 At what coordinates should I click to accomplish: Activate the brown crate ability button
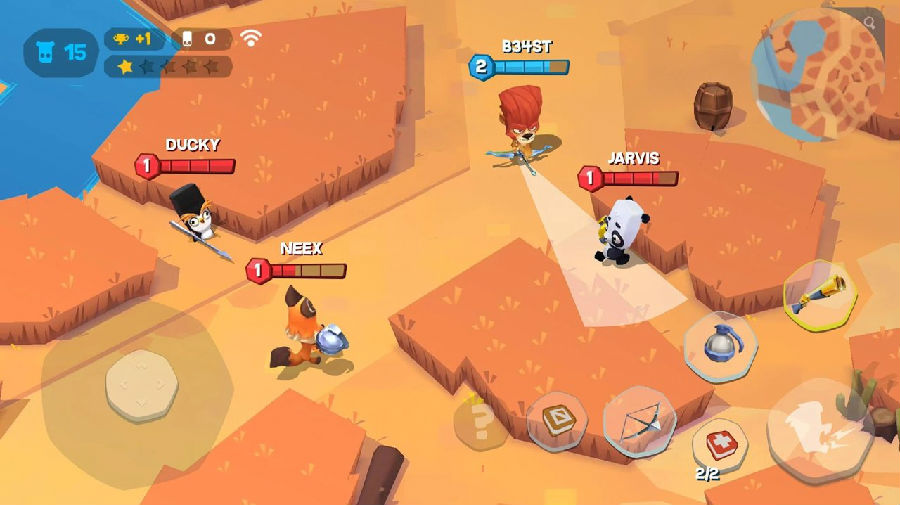point(557,419)
